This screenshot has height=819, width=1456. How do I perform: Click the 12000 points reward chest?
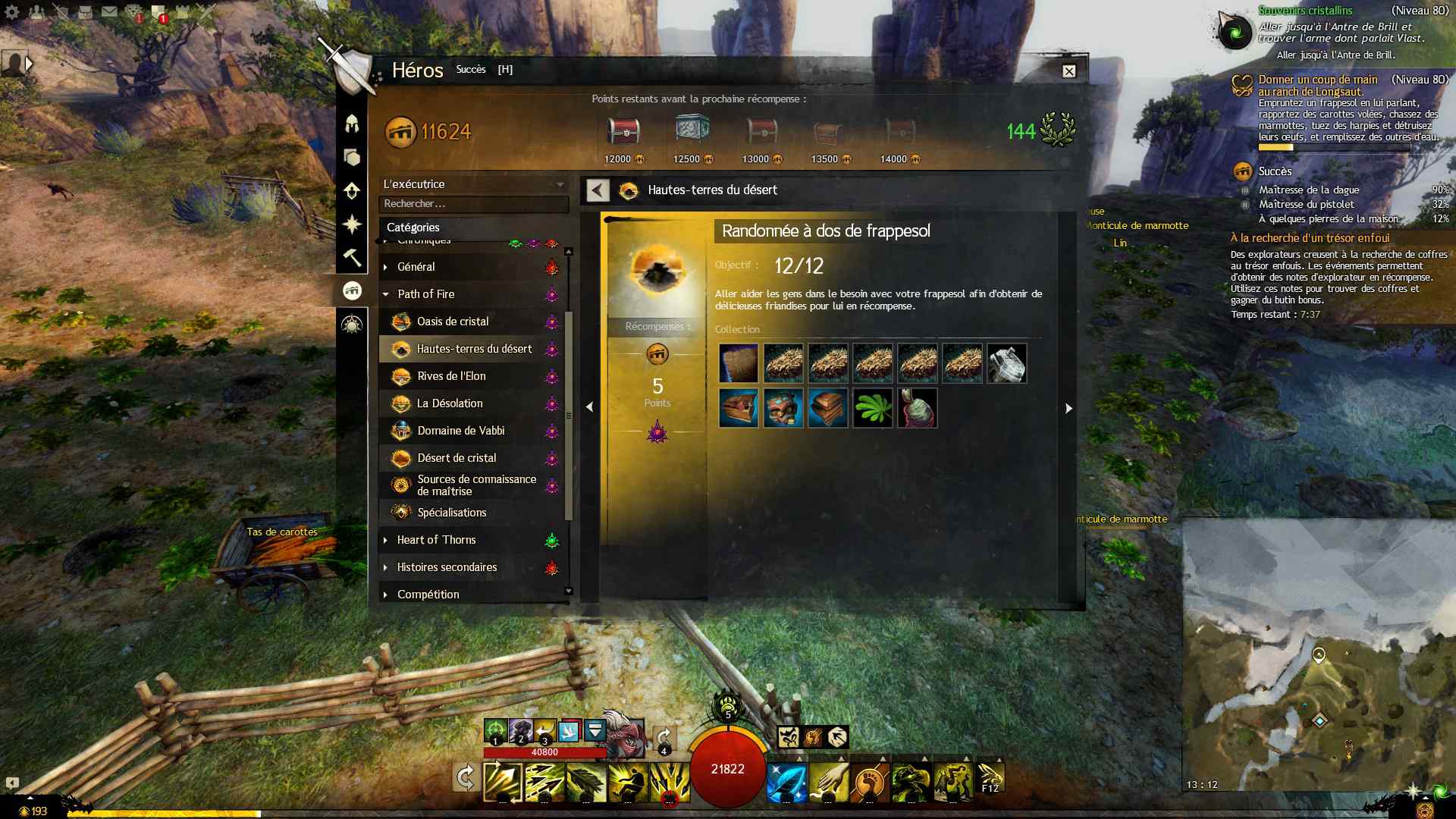click(x=623, y=133)
